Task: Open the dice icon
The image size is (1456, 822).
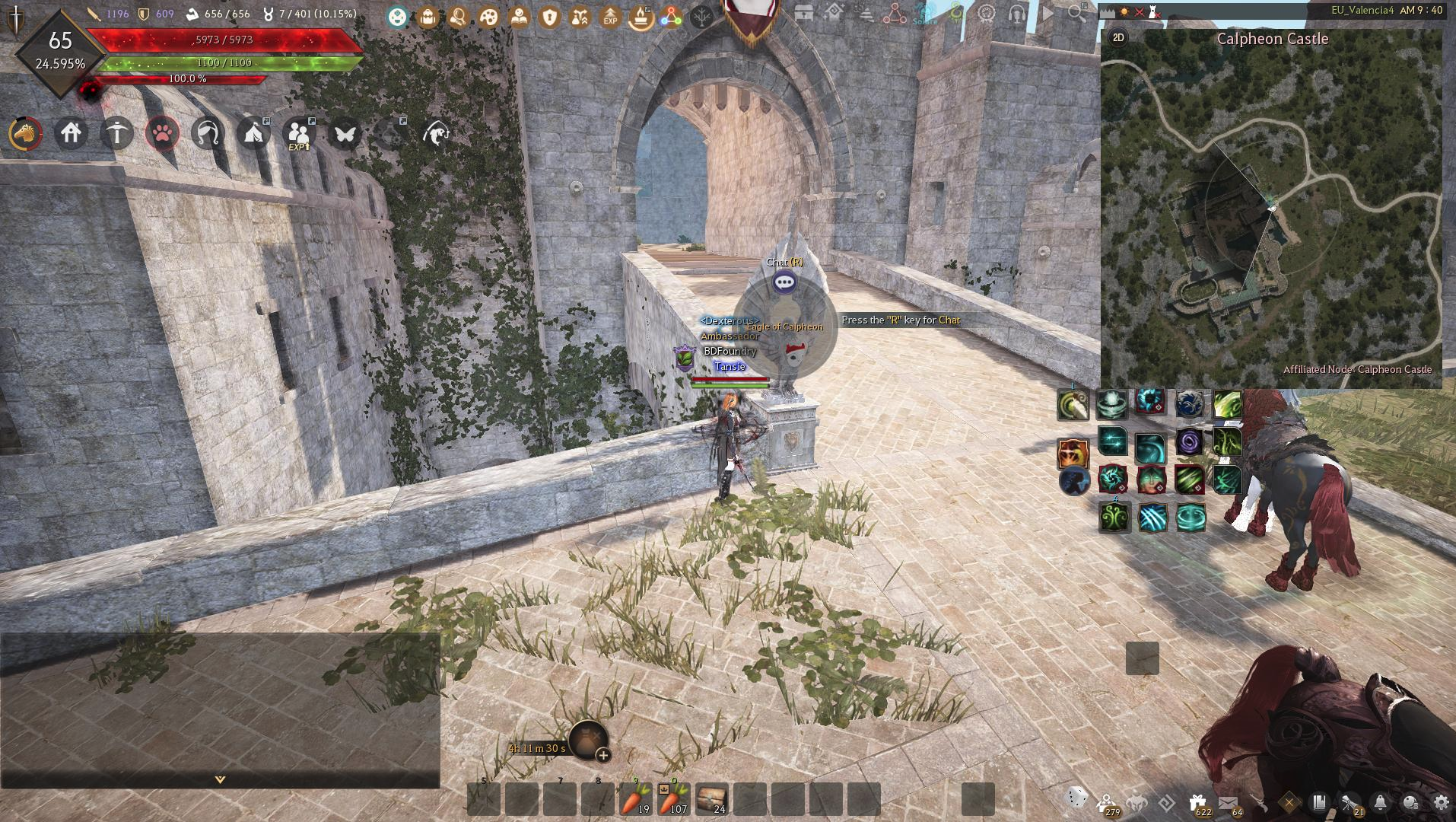Action: [1076, 797]
